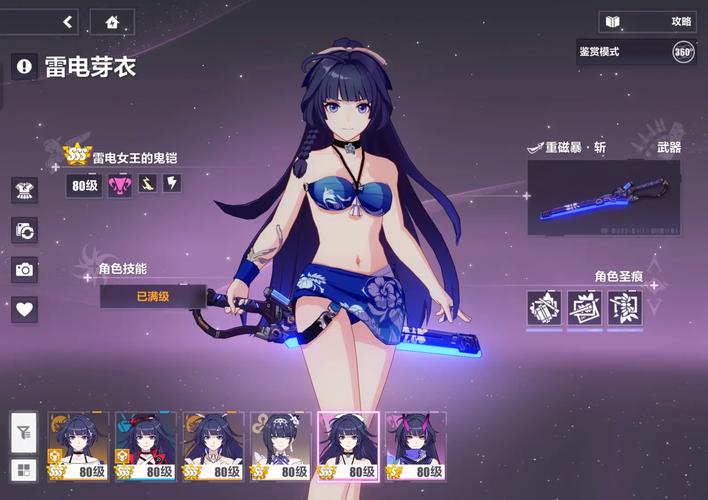The width and height of the screenshot is (708, 500).
Task: Tap the exclamation info icon beside 雷电芽衣
Action: coord(24,66)
